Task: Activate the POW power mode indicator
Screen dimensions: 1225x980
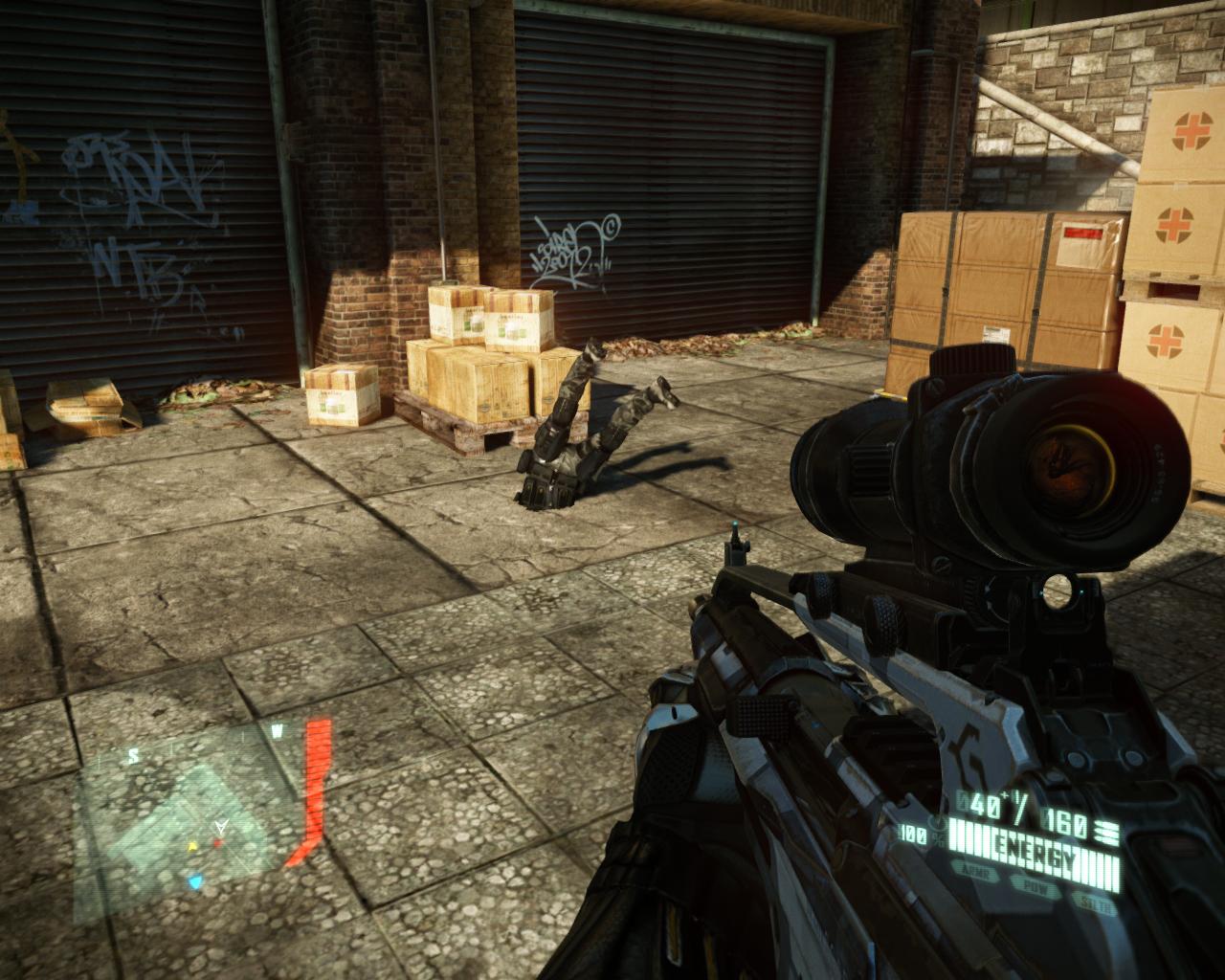Action: (1036, 891)
